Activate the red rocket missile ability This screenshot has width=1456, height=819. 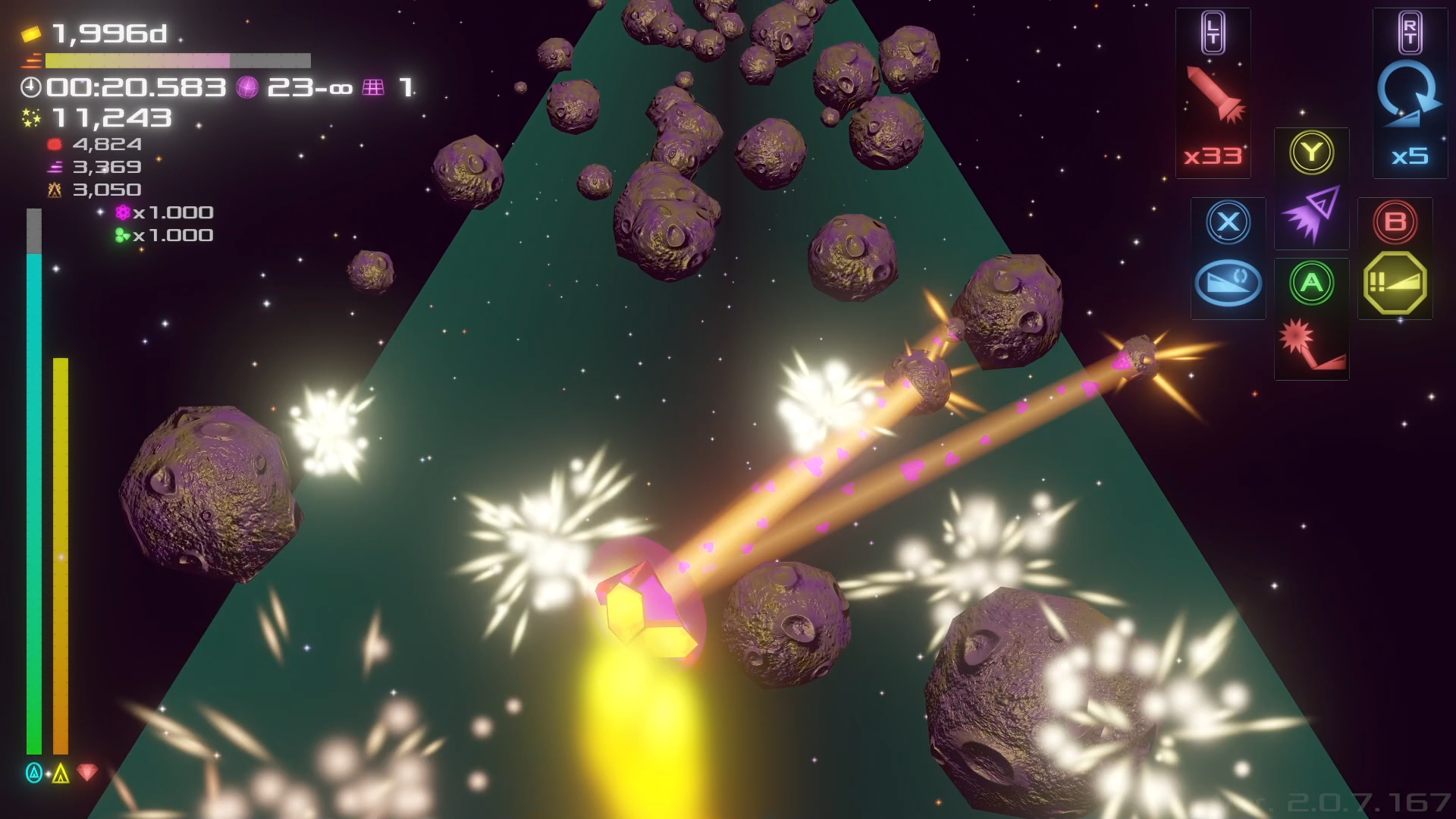[x=1214, y=95]
